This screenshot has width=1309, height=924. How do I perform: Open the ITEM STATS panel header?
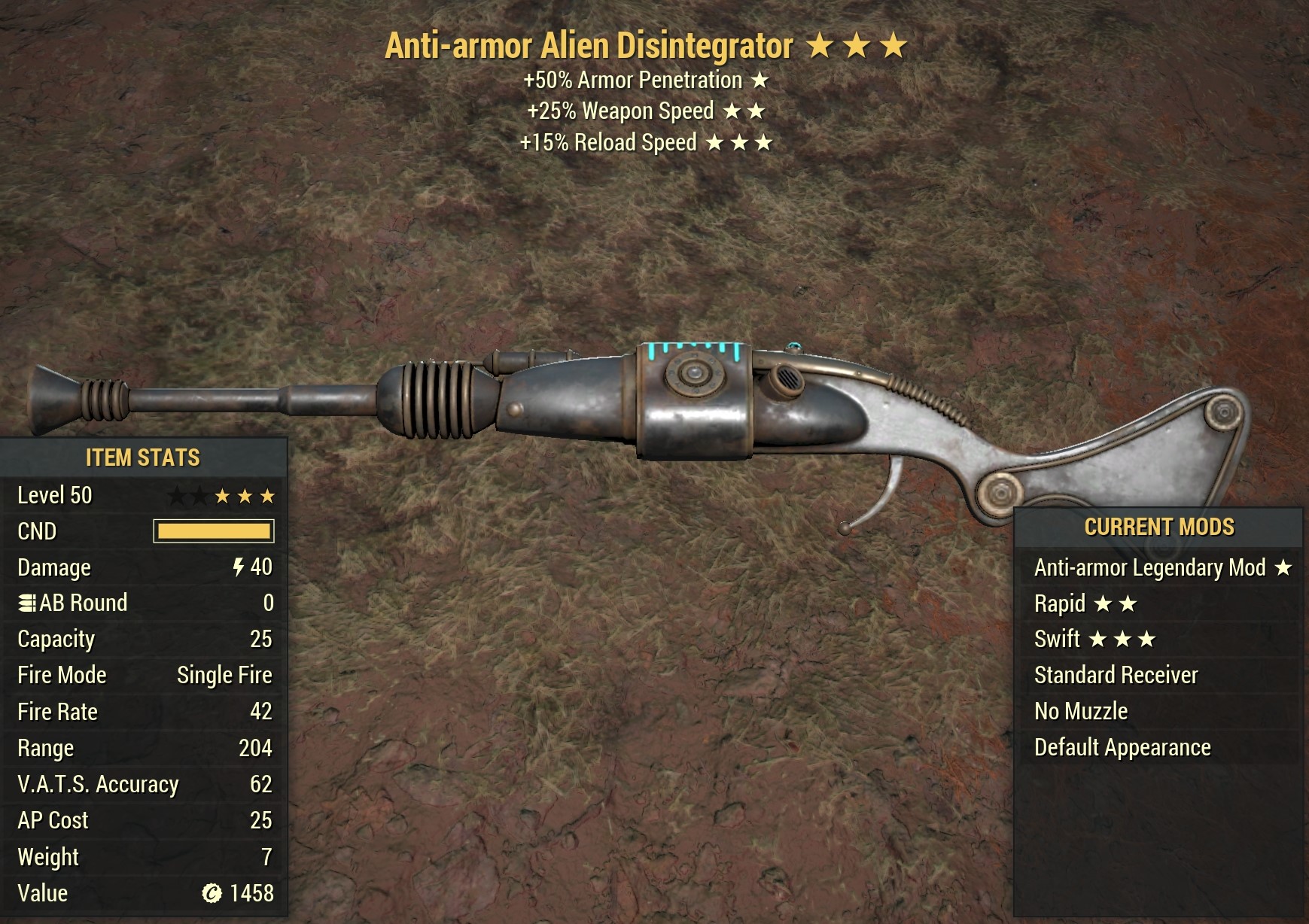coord(143,456)
